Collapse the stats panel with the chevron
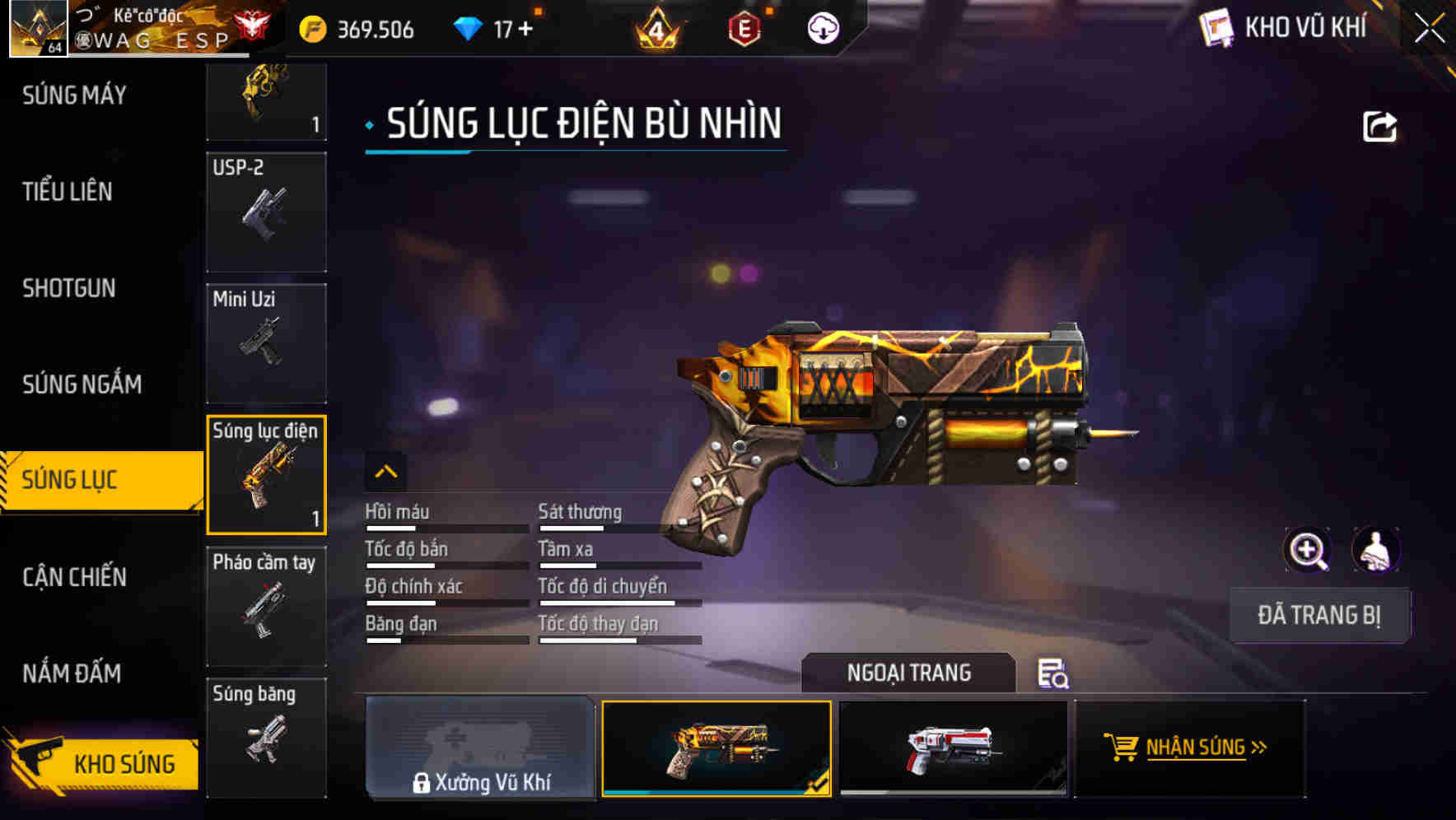Screen dimensions: 1456x820 coord(385,472)
